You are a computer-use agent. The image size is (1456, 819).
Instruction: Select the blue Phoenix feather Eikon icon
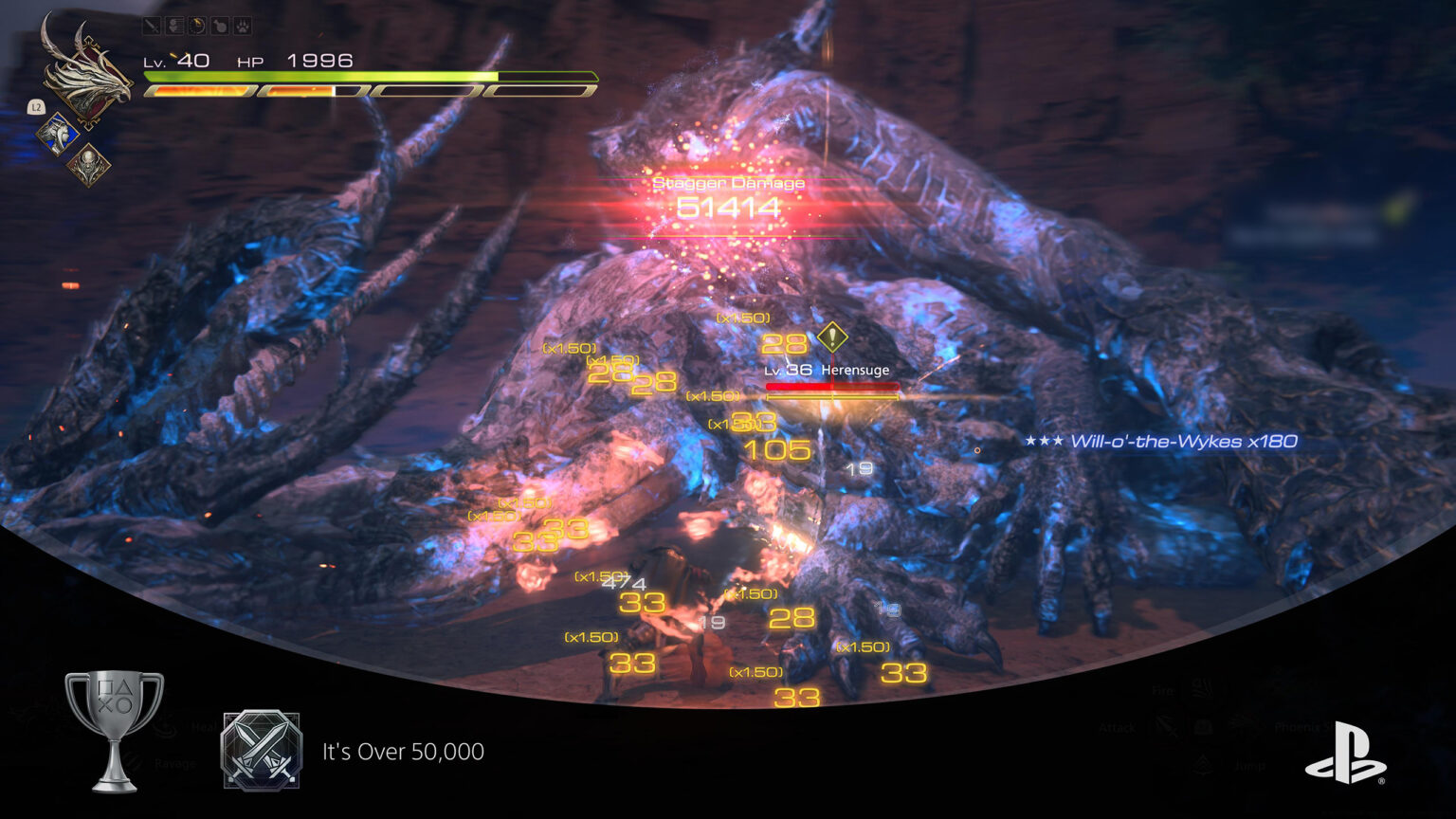59,133
